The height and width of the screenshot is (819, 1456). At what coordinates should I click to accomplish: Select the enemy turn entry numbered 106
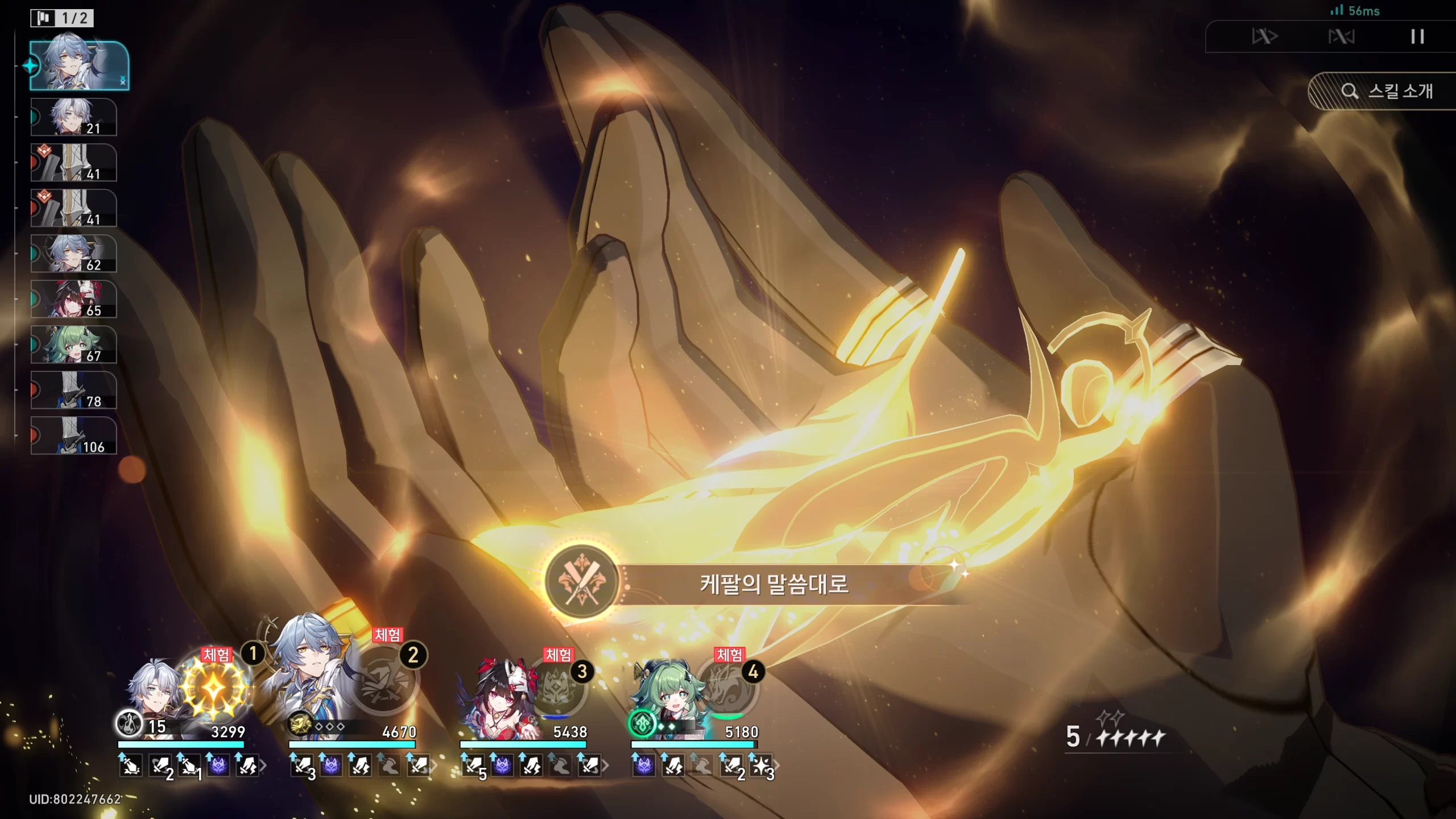(74, 436)
